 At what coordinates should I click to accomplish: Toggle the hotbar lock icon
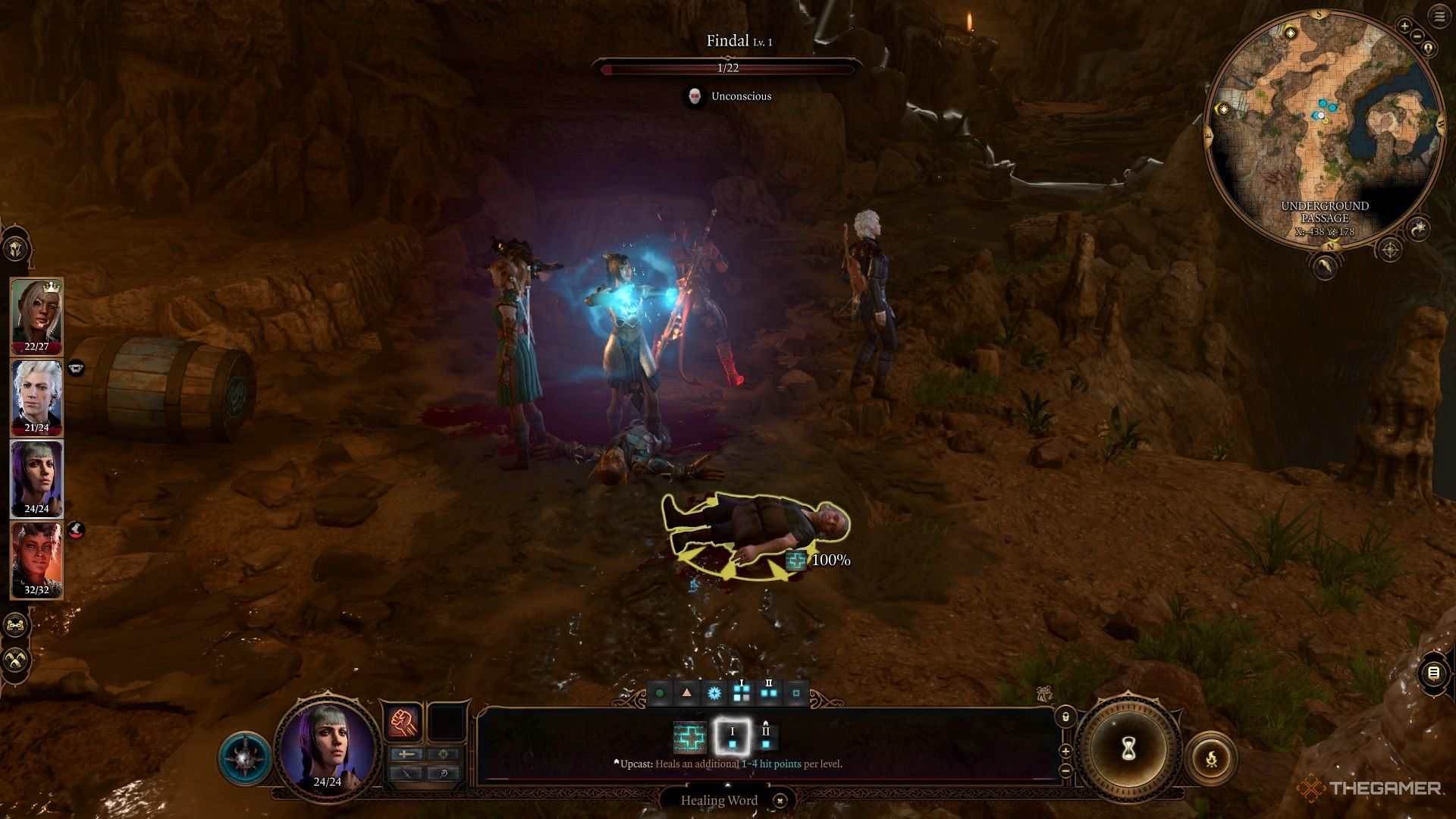(1065, 717)
